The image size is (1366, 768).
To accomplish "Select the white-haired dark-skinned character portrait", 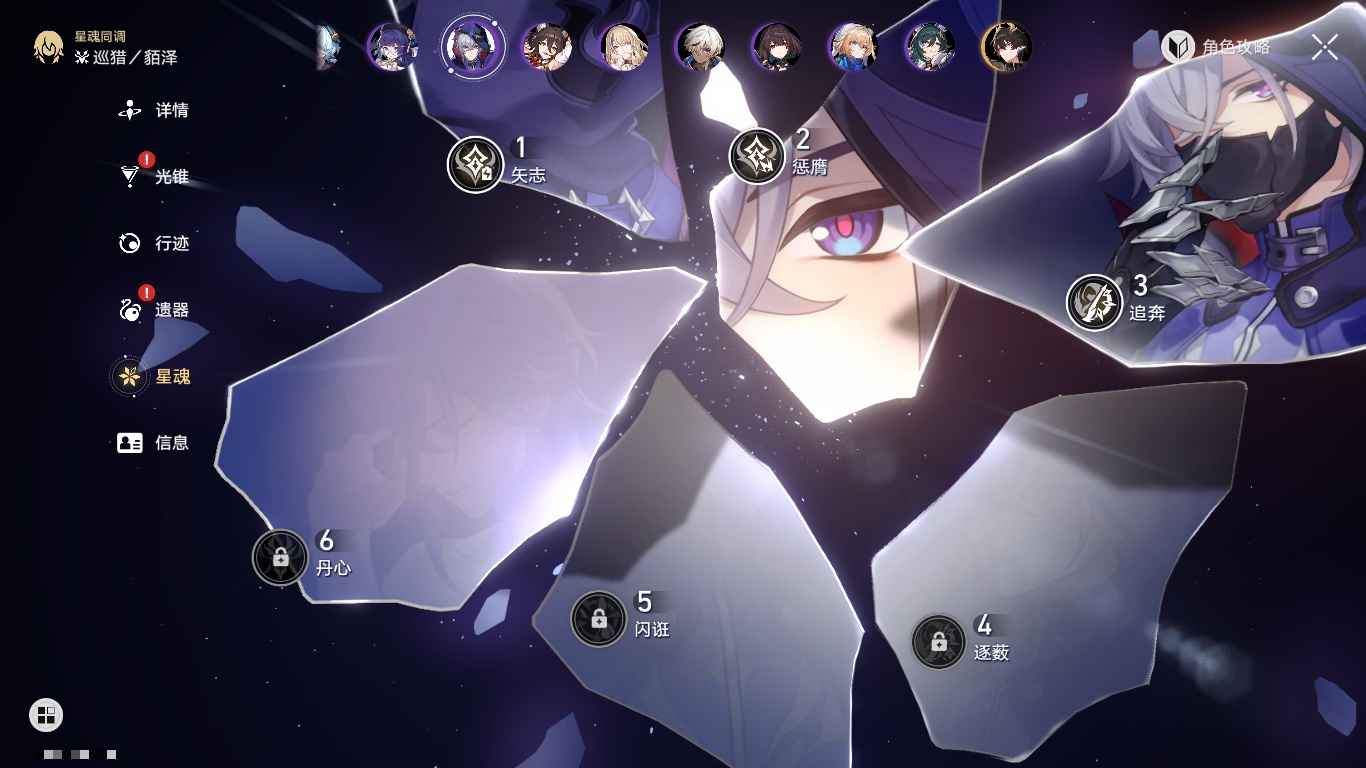I will [x=700, y=47].
